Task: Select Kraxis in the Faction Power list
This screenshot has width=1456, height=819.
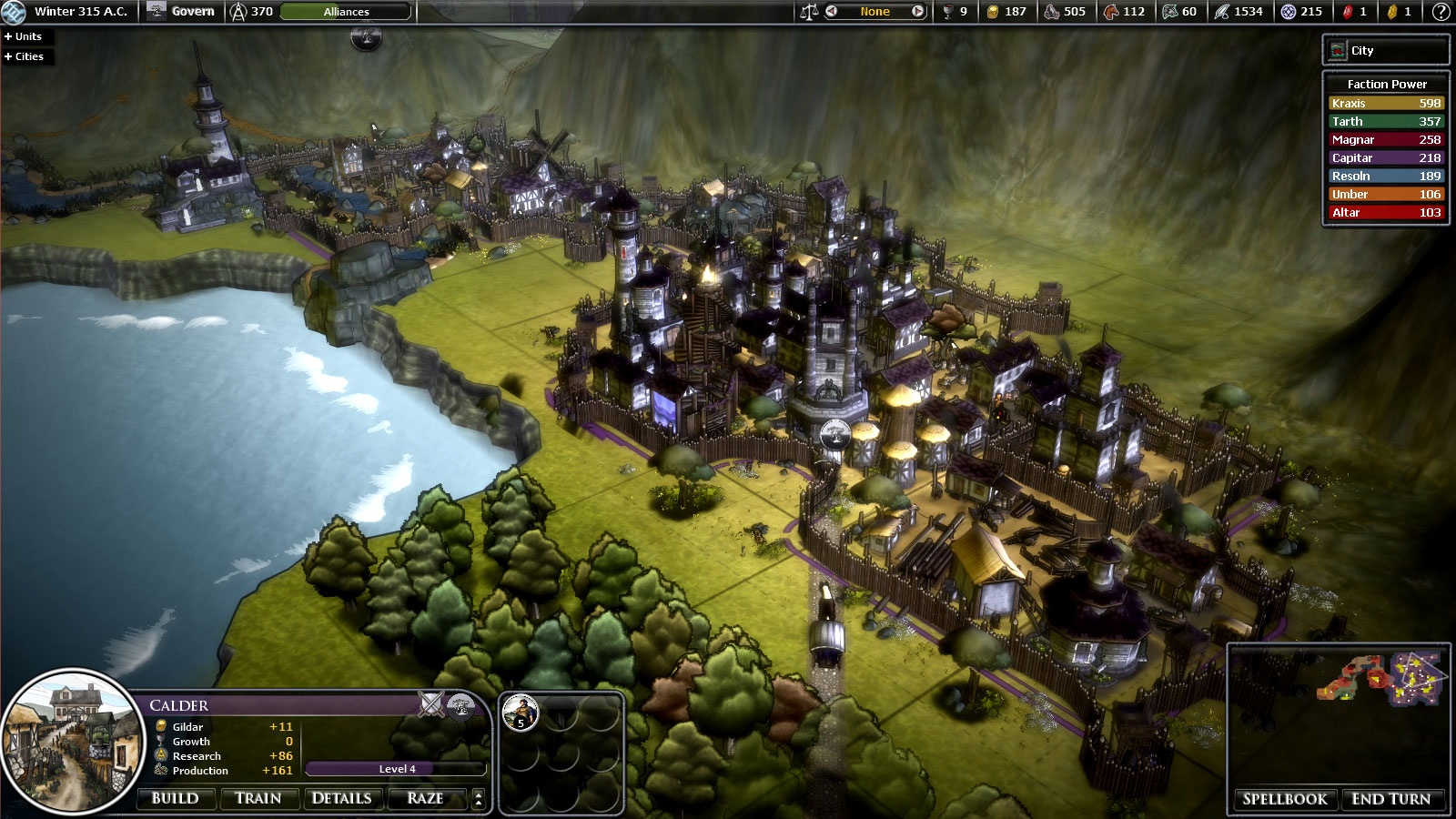Action: coord(1385,103)
